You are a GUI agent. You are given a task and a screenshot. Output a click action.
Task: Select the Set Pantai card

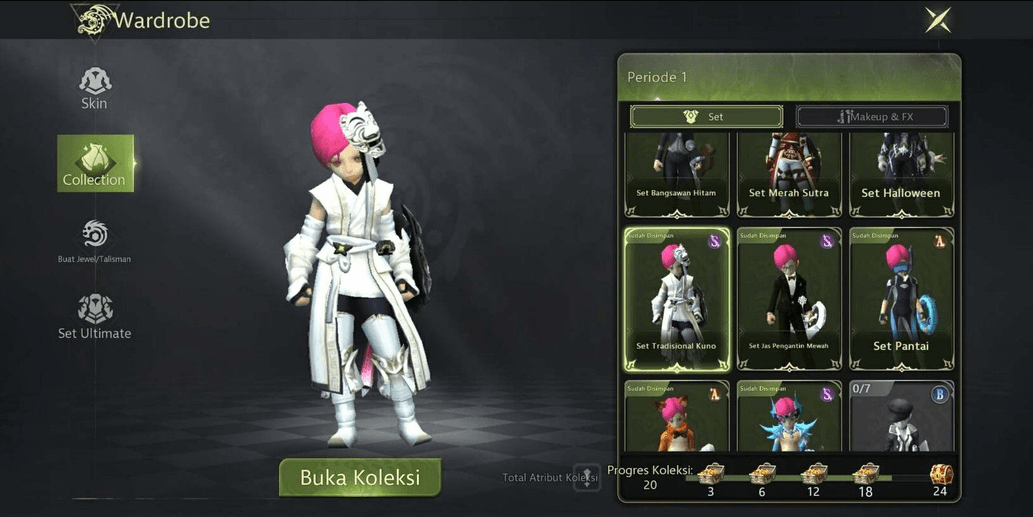tap(900, 299)
